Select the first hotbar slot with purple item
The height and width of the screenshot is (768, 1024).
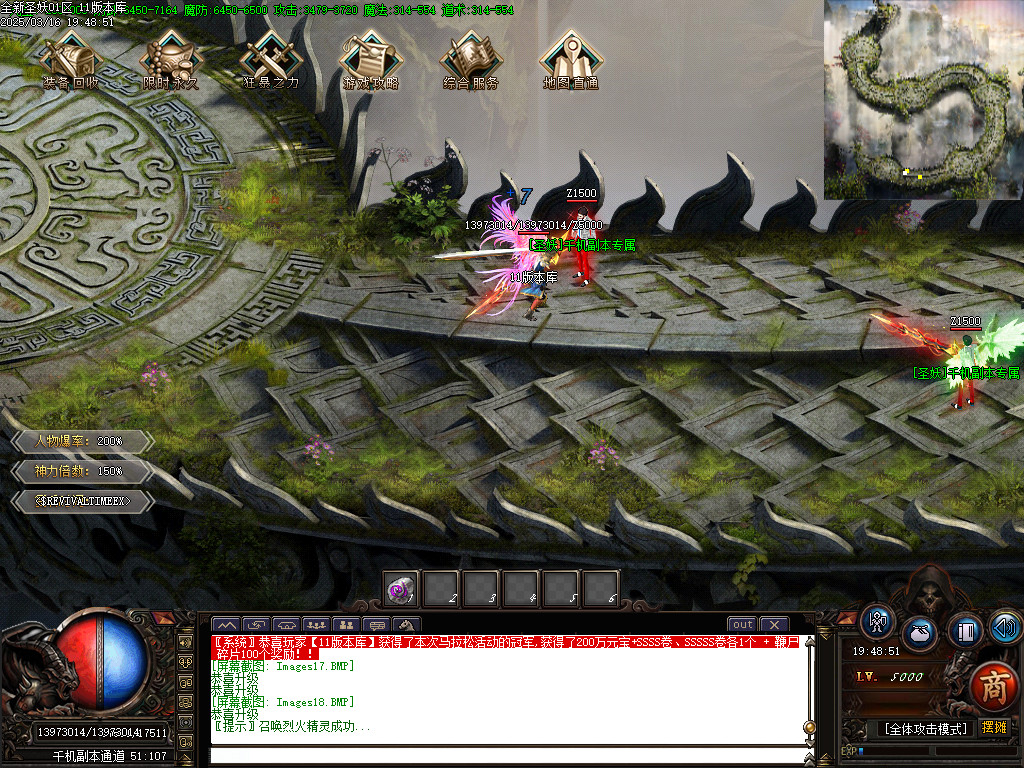click(402, 589)
